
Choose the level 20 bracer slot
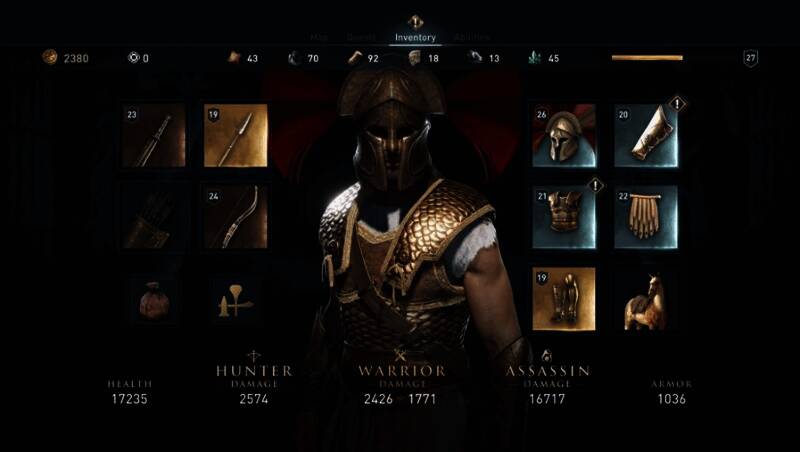click(x=646, y=136)
